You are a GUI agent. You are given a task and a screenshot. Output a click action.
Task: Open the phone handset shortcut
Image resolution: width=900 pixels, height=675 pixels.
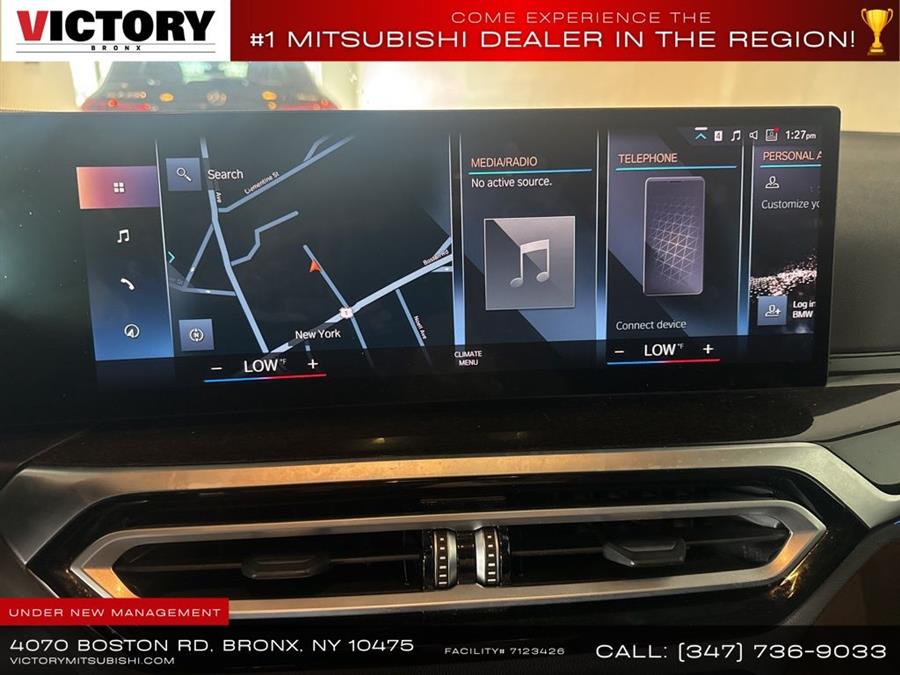[x=127, y=284]
